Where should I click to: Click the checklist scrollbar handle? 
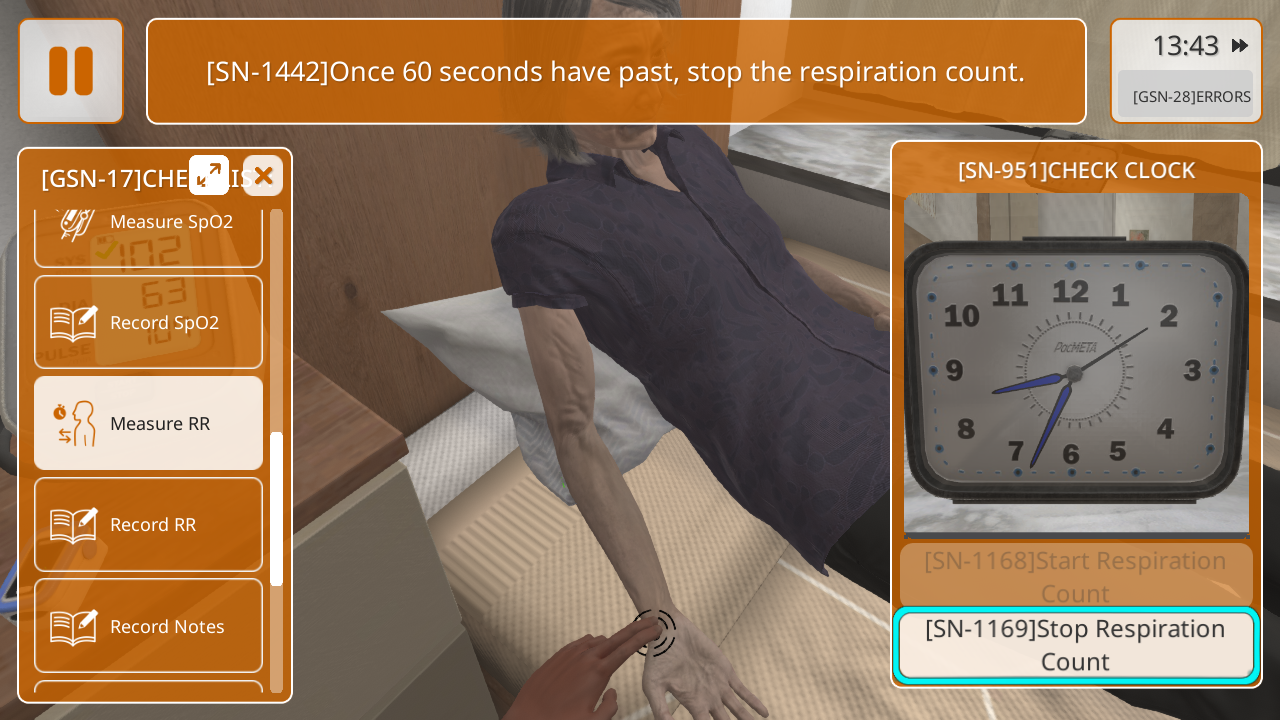point(276,508)
